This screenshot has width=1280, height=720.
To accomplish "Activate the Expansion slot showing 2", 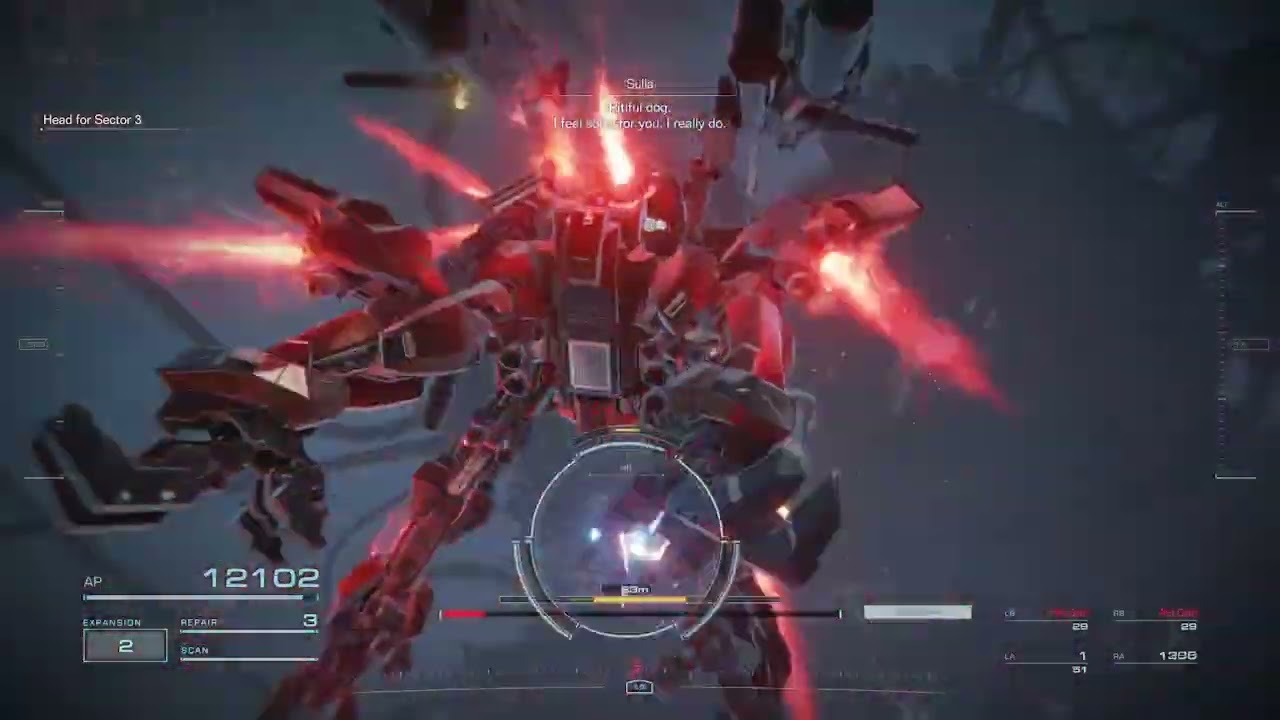I will click(125, 646).
